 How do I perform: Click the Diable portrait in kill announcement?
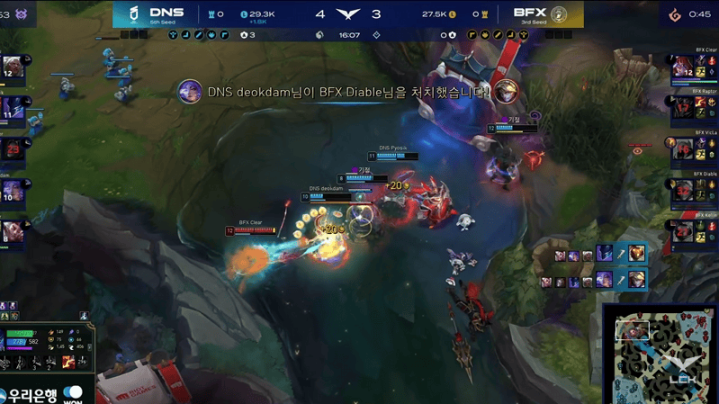(x=505, y=91)
